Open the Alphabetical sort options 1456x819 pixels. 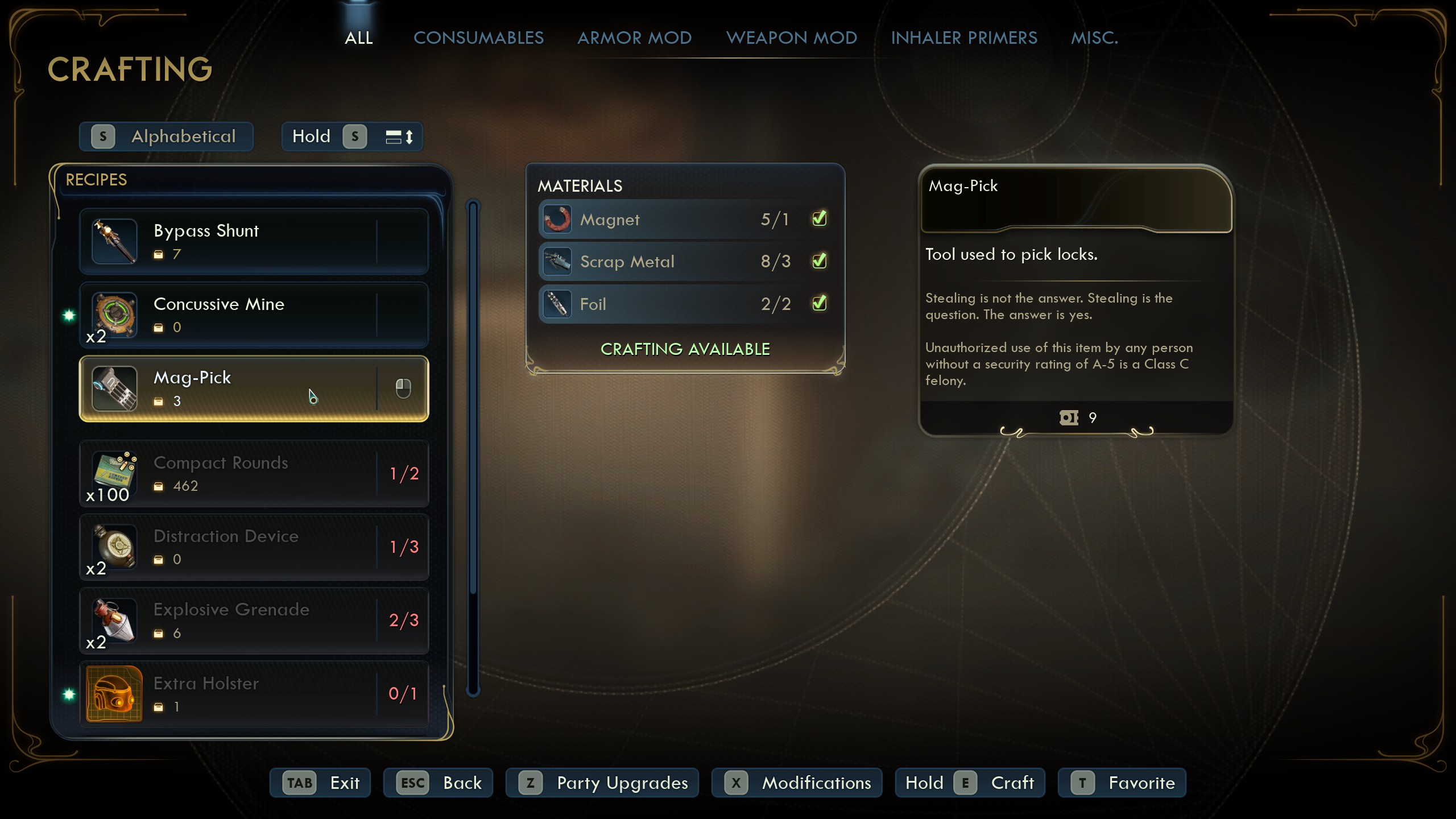(x=166, y=136)
